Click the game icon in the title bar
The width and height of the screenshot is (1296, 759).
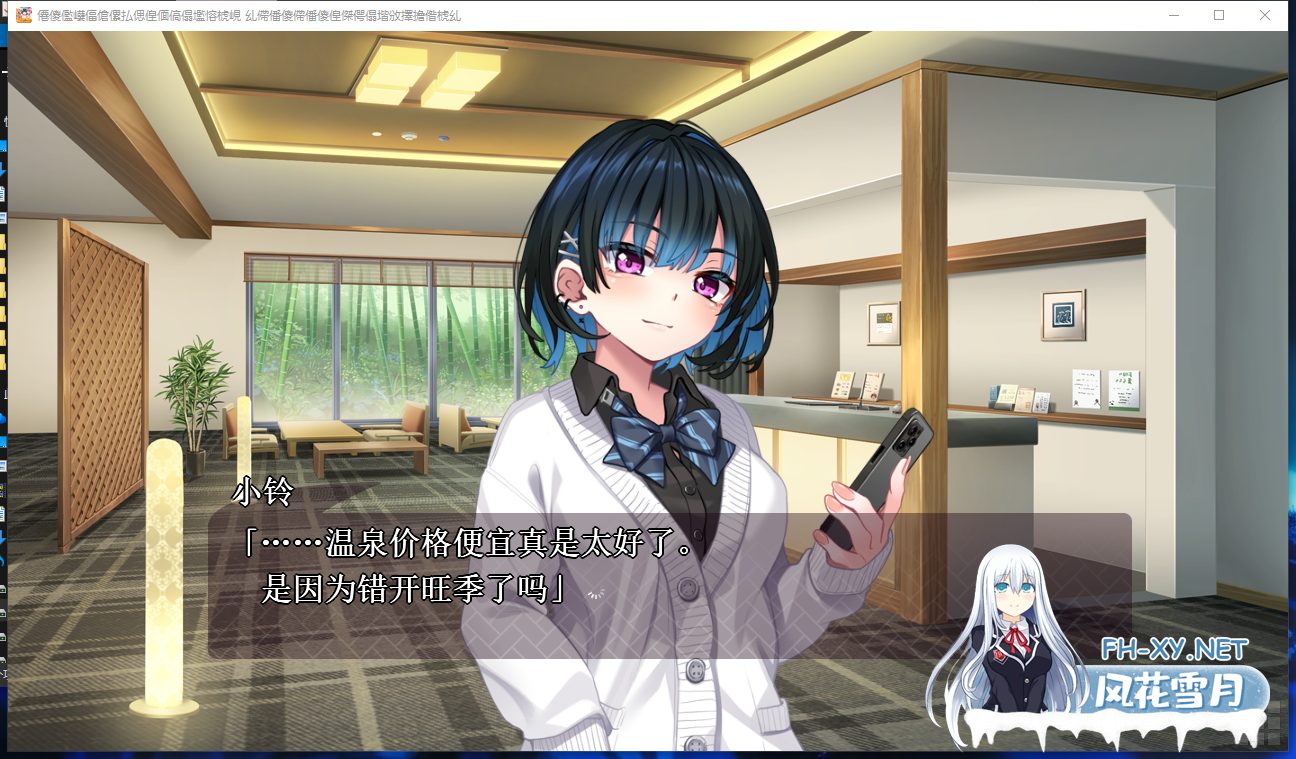26,15
